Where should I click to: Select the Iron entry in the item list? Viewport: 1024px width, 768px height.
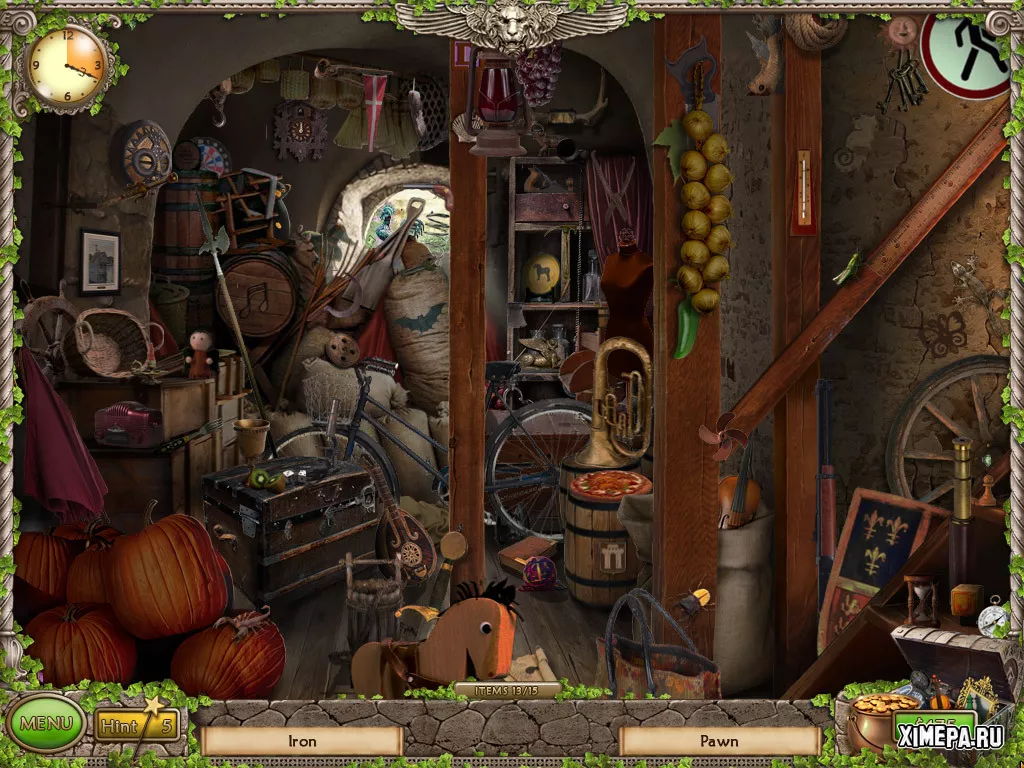click(x=301, y=741)
